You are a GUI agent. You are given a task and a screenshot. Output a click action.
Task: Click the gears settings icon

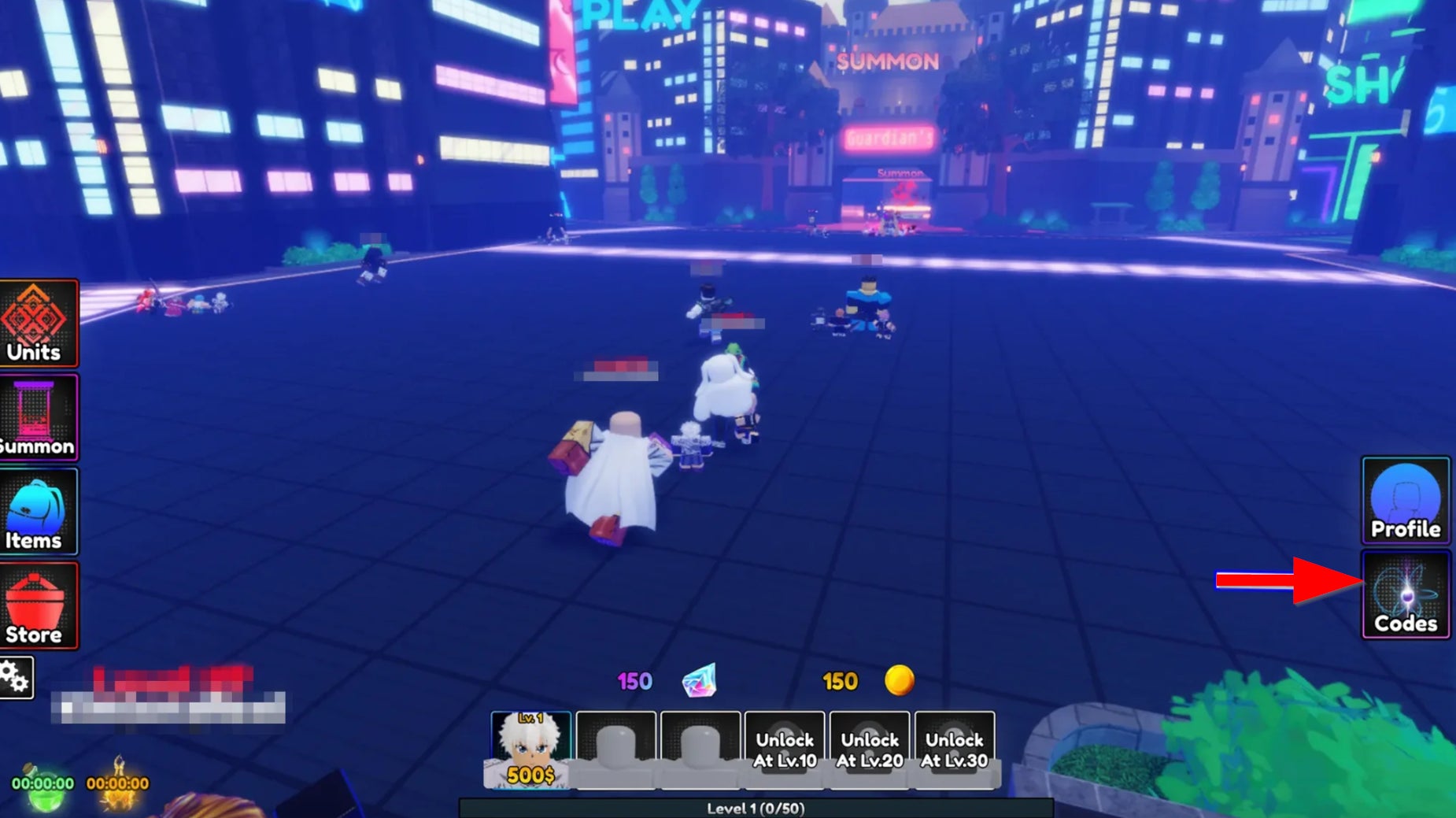point(16,677)
